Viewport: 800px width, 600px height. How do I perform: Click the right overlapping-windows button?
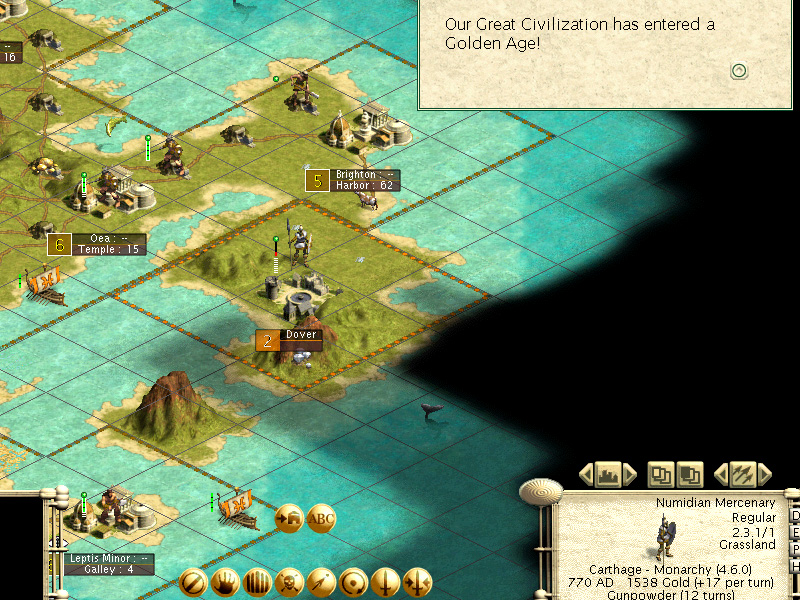tap(690, 474)
